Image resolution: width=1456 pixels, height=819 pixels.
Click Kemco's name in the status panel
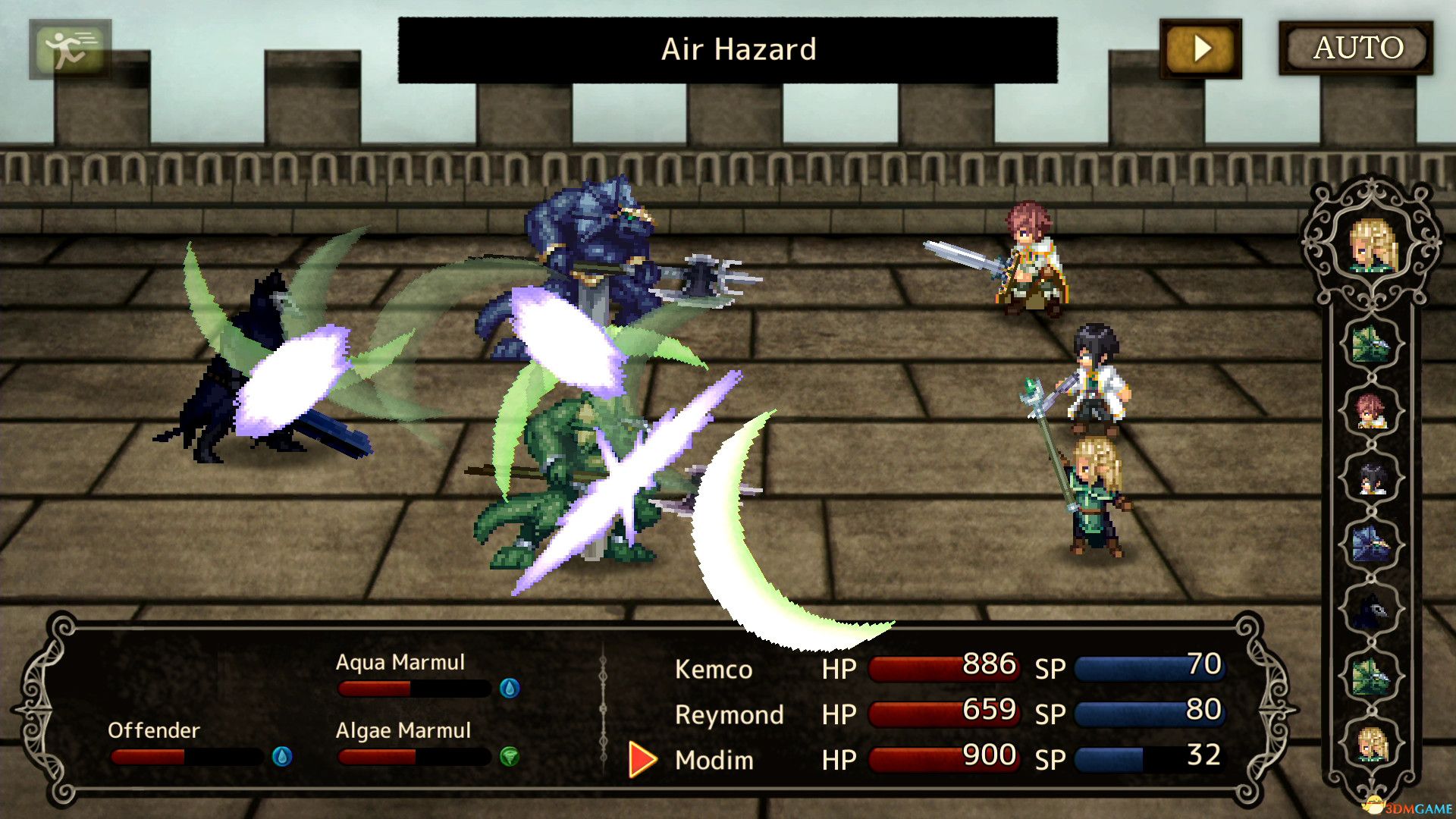point(713,669)
